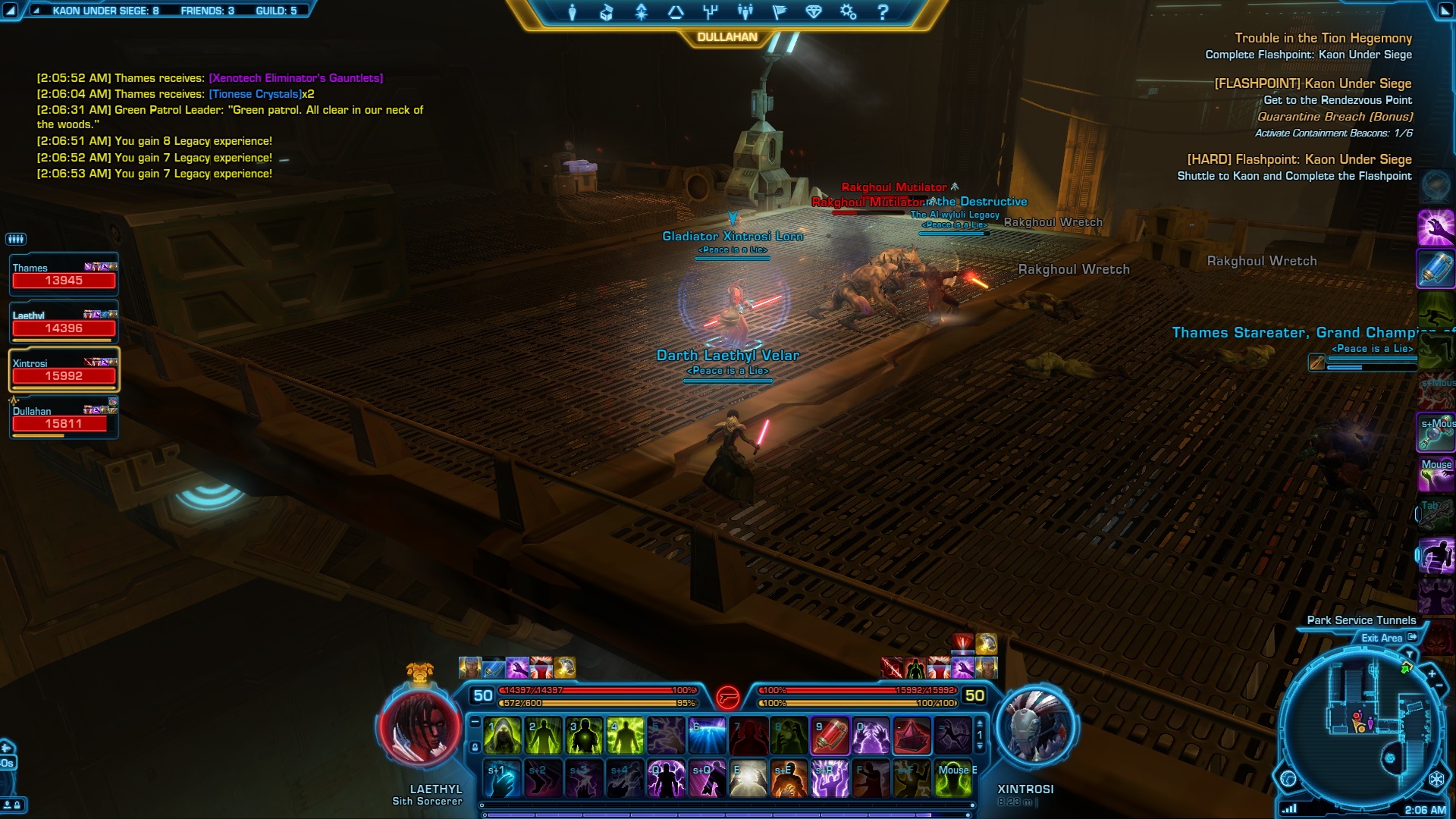Click the Exit Area button

(x=1389, y=638)
